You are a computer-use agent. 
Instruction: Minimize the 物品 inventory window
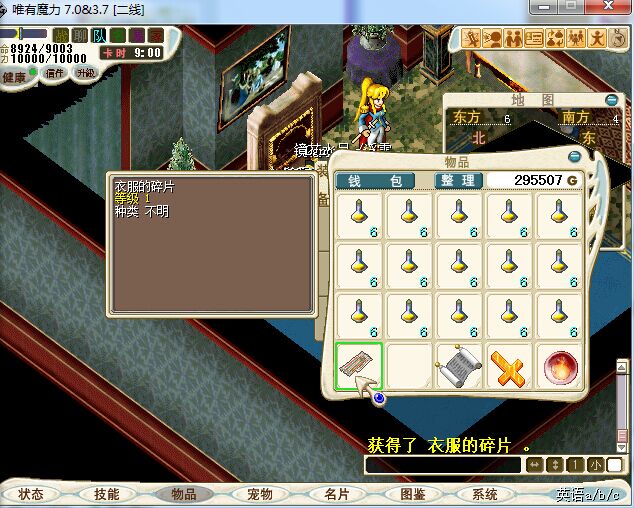pyautogui.click(x=574, y=157)
